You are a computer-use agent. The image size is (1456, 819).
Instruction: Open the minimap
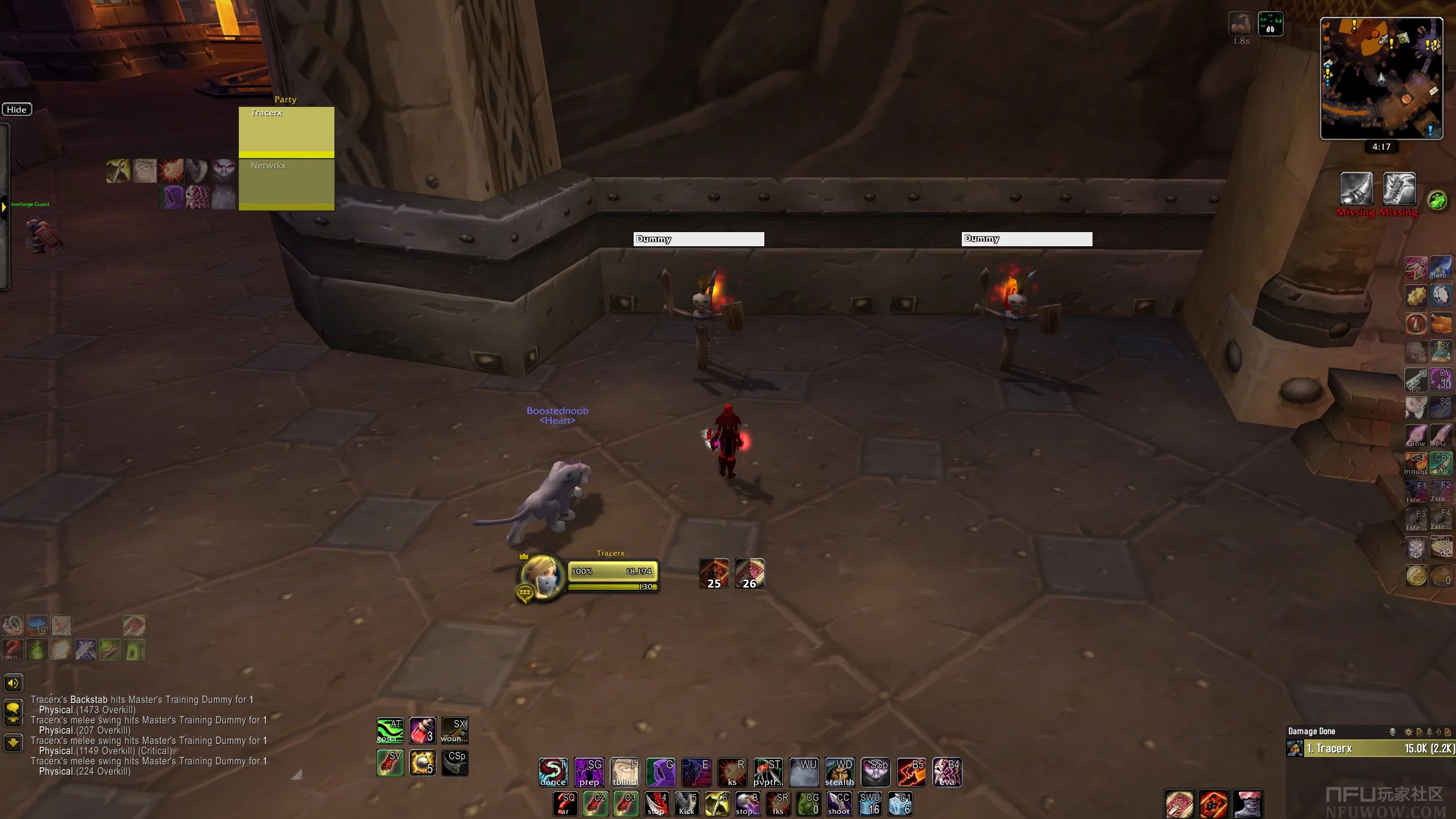coord(1381,78)
